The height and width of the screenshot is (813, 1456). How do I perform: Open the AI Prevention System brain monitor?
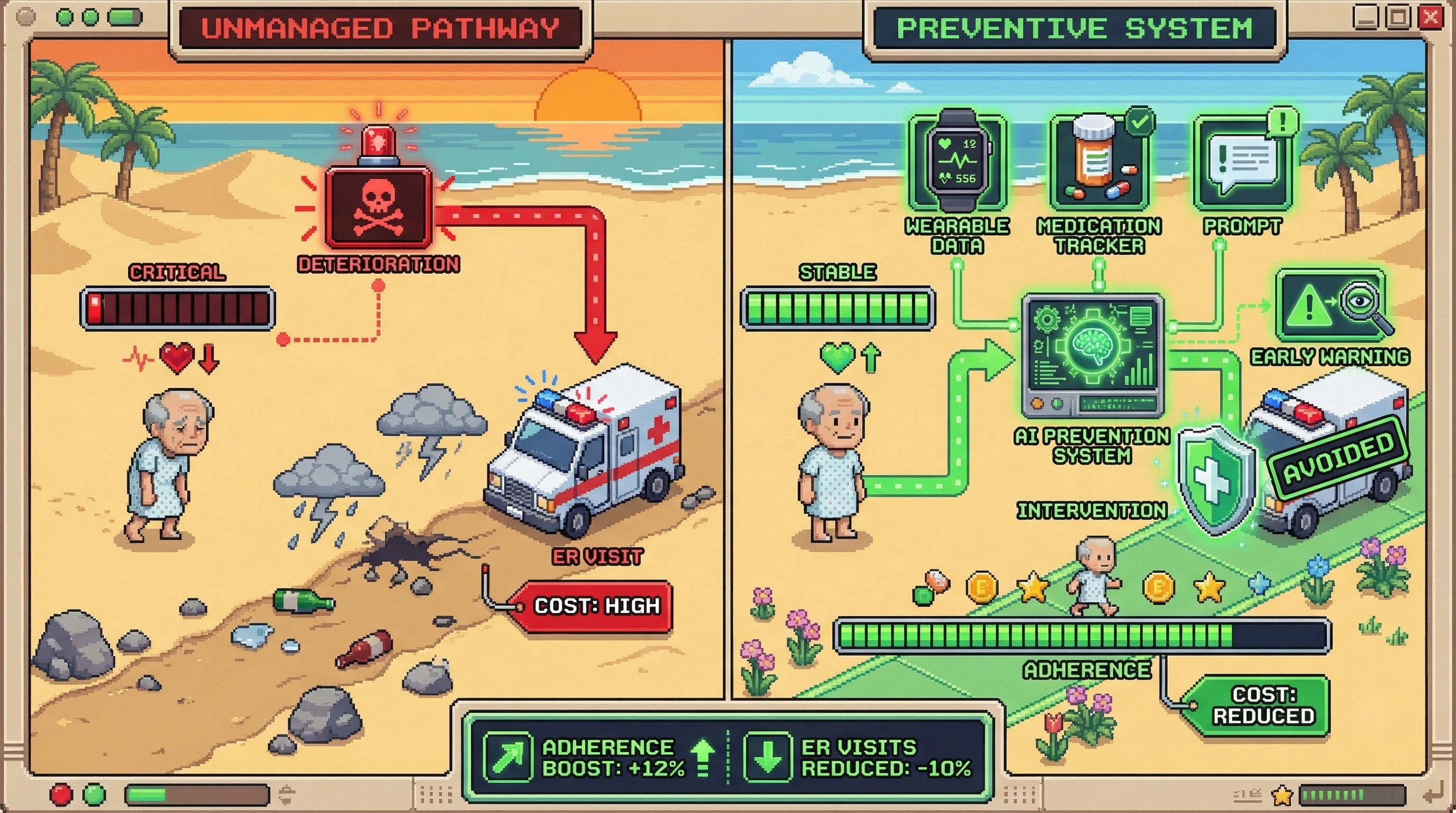click(x=1092, y=355)
